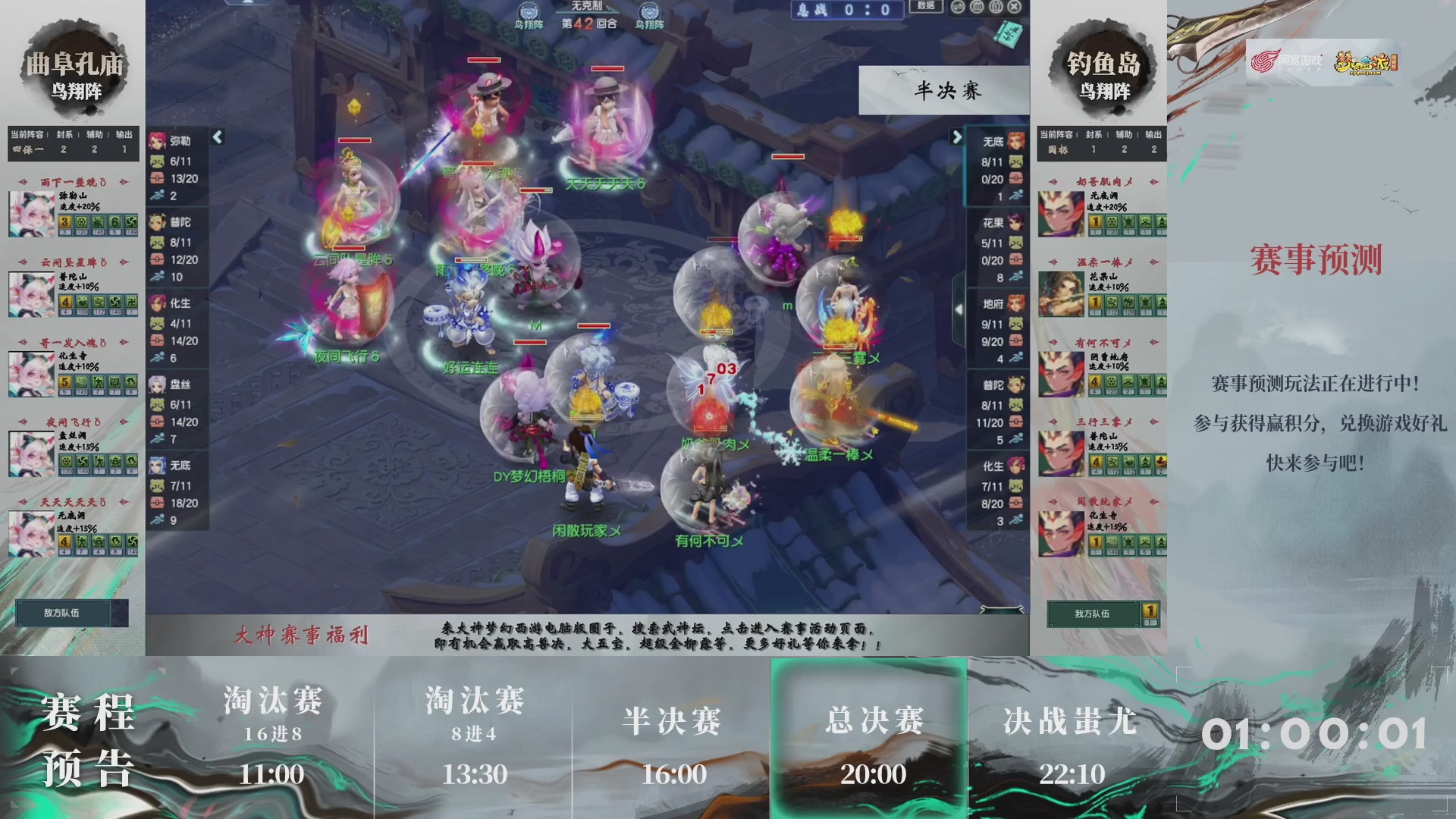Collapse the left ally roster with its chevron
The height and width of the screenshot is (819, 1456).
pyautogui.click(x=218, y=138)
